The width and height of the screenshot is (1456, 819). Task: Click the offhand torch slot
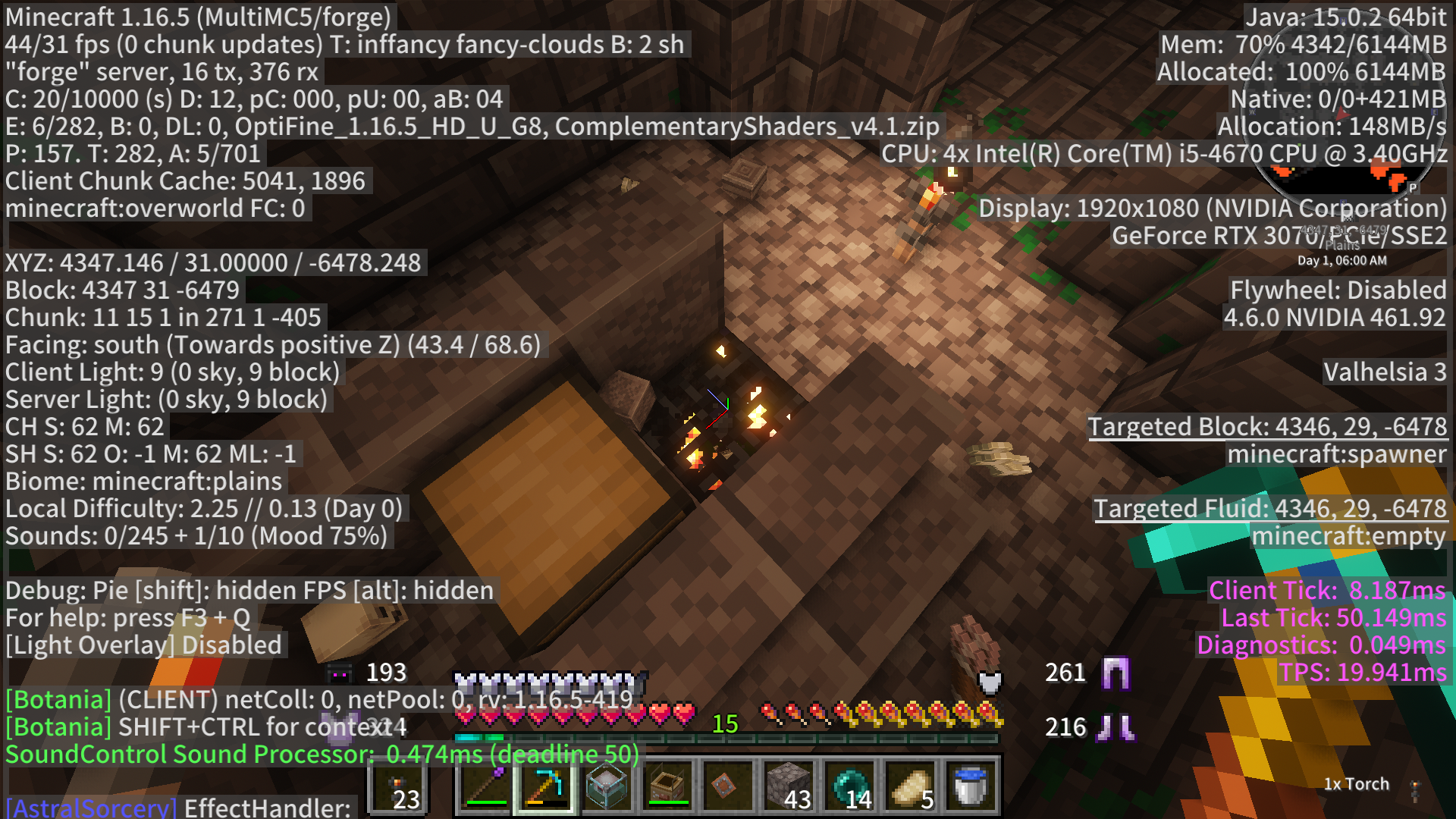pos(398,786)
